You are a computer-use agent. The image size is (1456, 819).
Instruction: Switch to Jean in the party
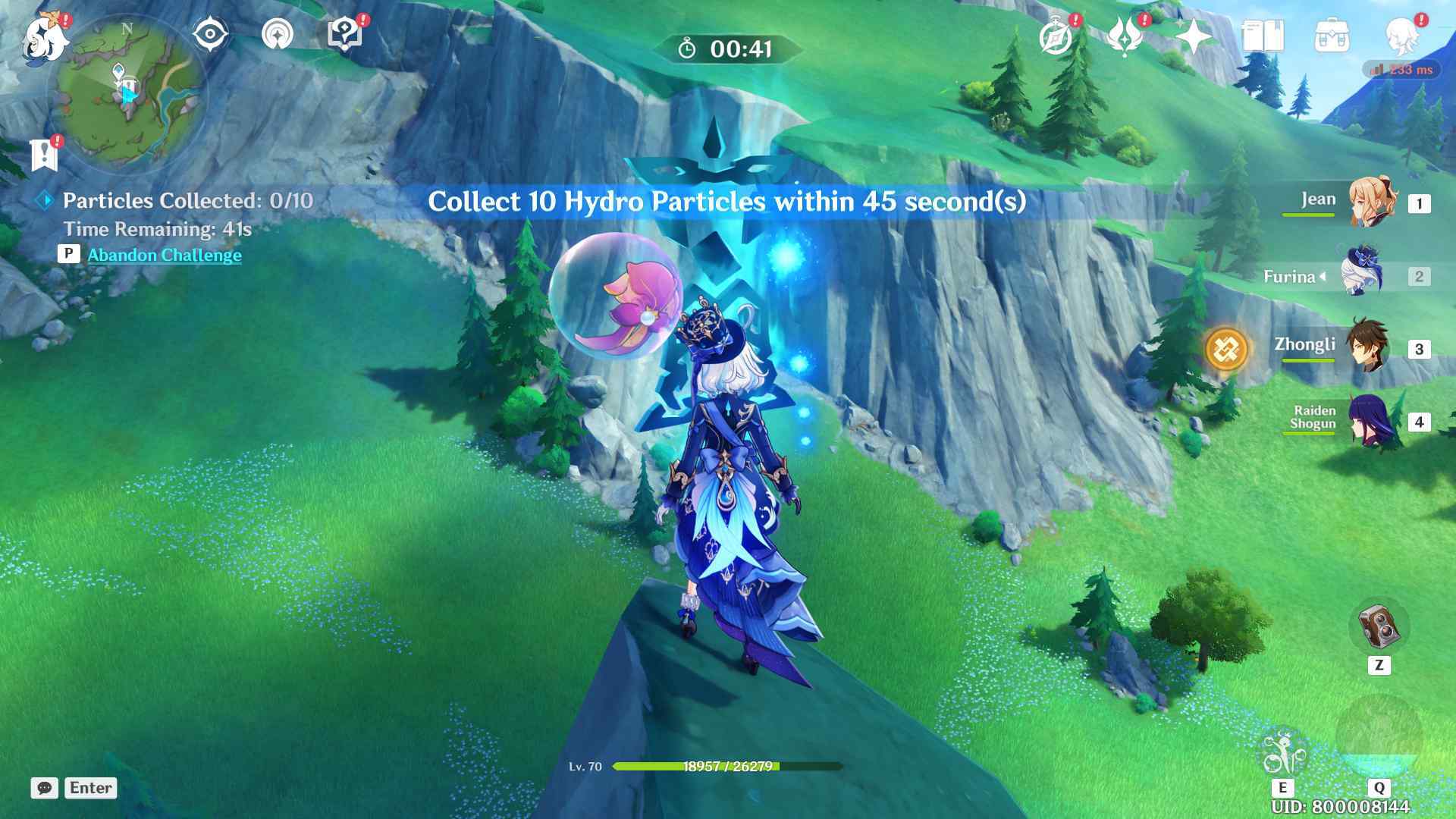(x=1371, y=202)
